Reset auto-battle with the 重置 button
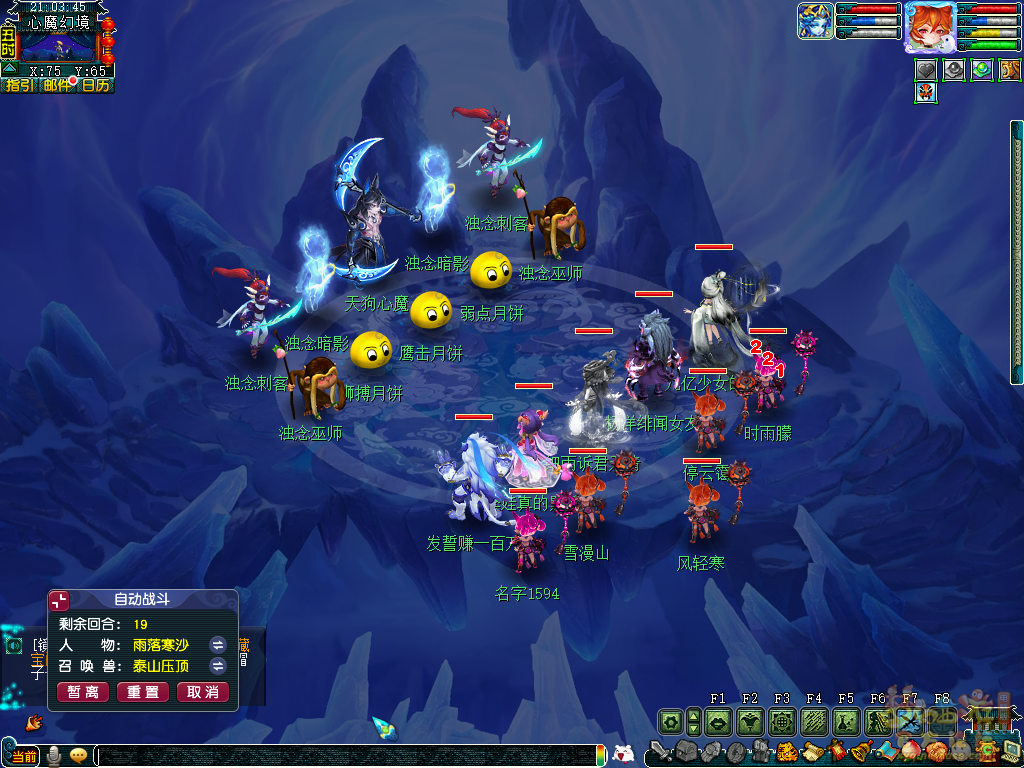 point(143,692)
